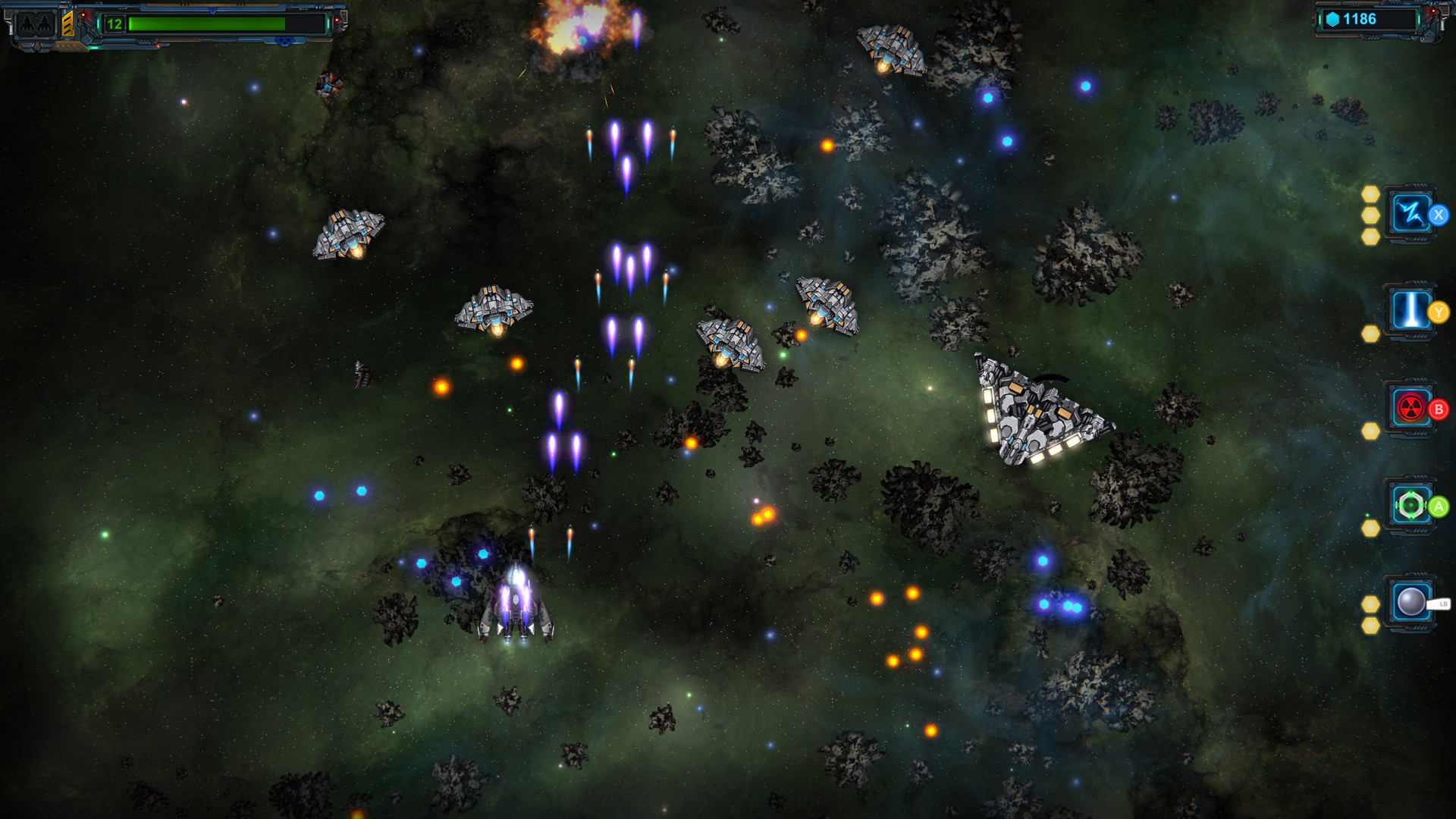Screen dimensions: 1456x819
Task: Click the top charge hexagon near the LB ability
Action: pyautogui.click(x=1371, y=604)
